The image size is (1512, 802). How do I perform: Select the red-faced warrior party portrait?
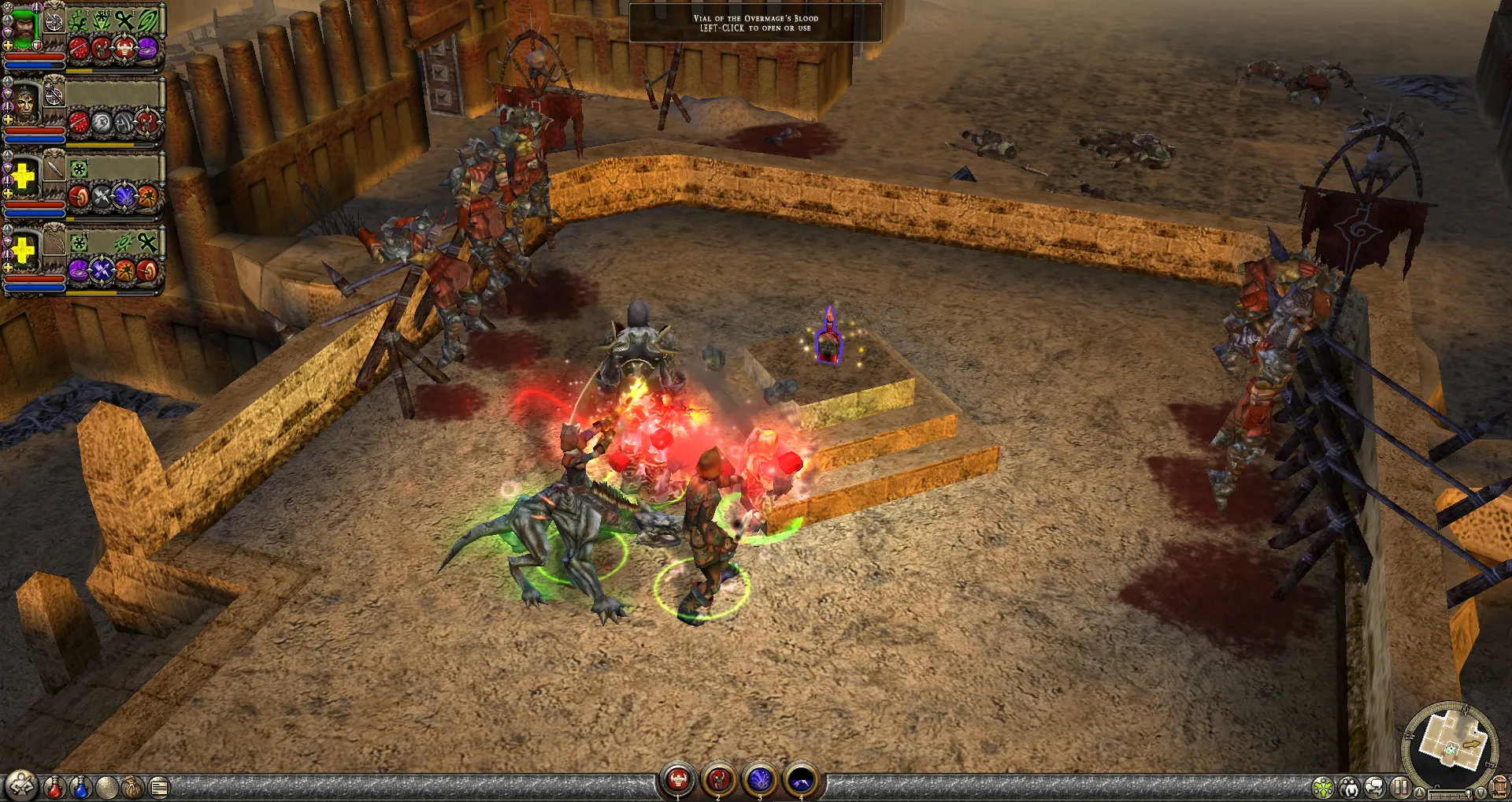click(x=26, y=102)
